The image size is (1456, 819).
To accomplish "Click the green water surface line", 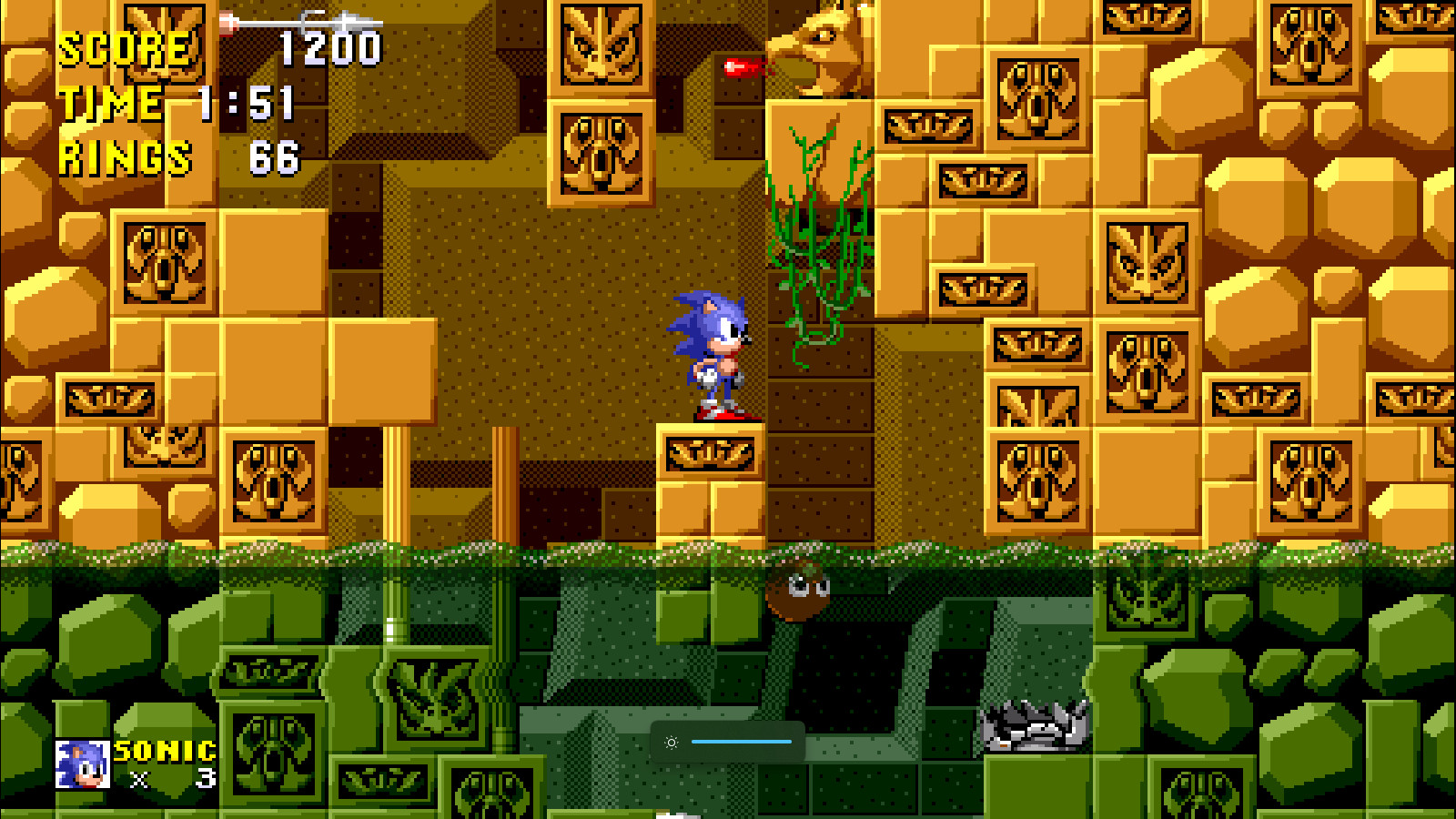I will coord(364,551).
